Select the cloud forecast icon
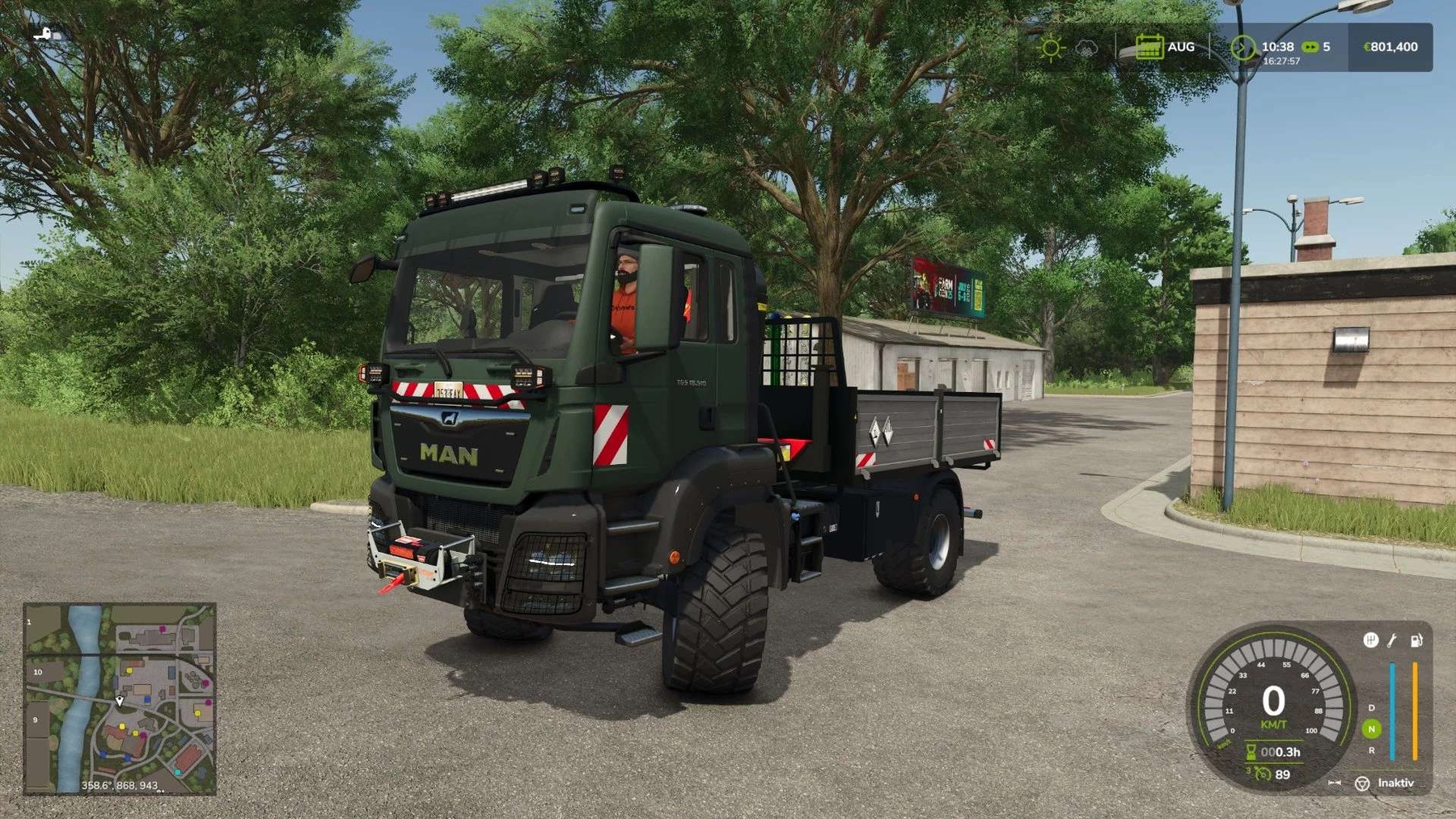 click(1087, 48)
